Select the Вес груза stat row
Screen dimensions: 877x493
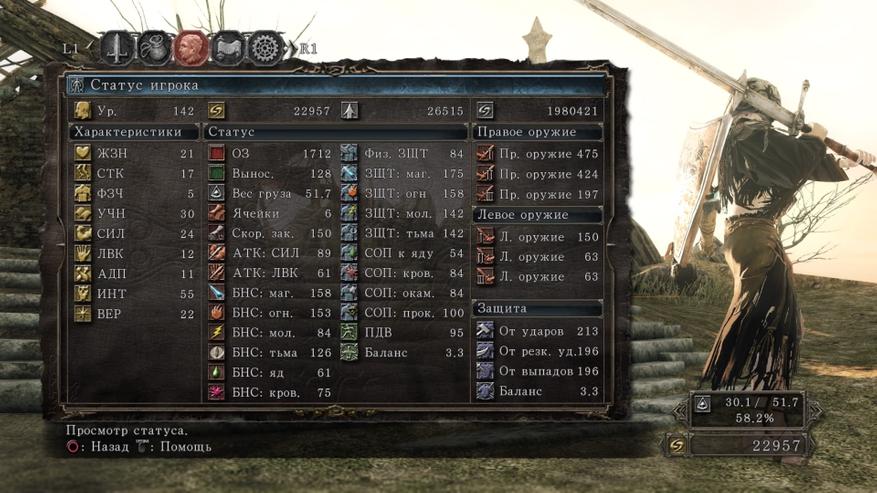(270, 193)
